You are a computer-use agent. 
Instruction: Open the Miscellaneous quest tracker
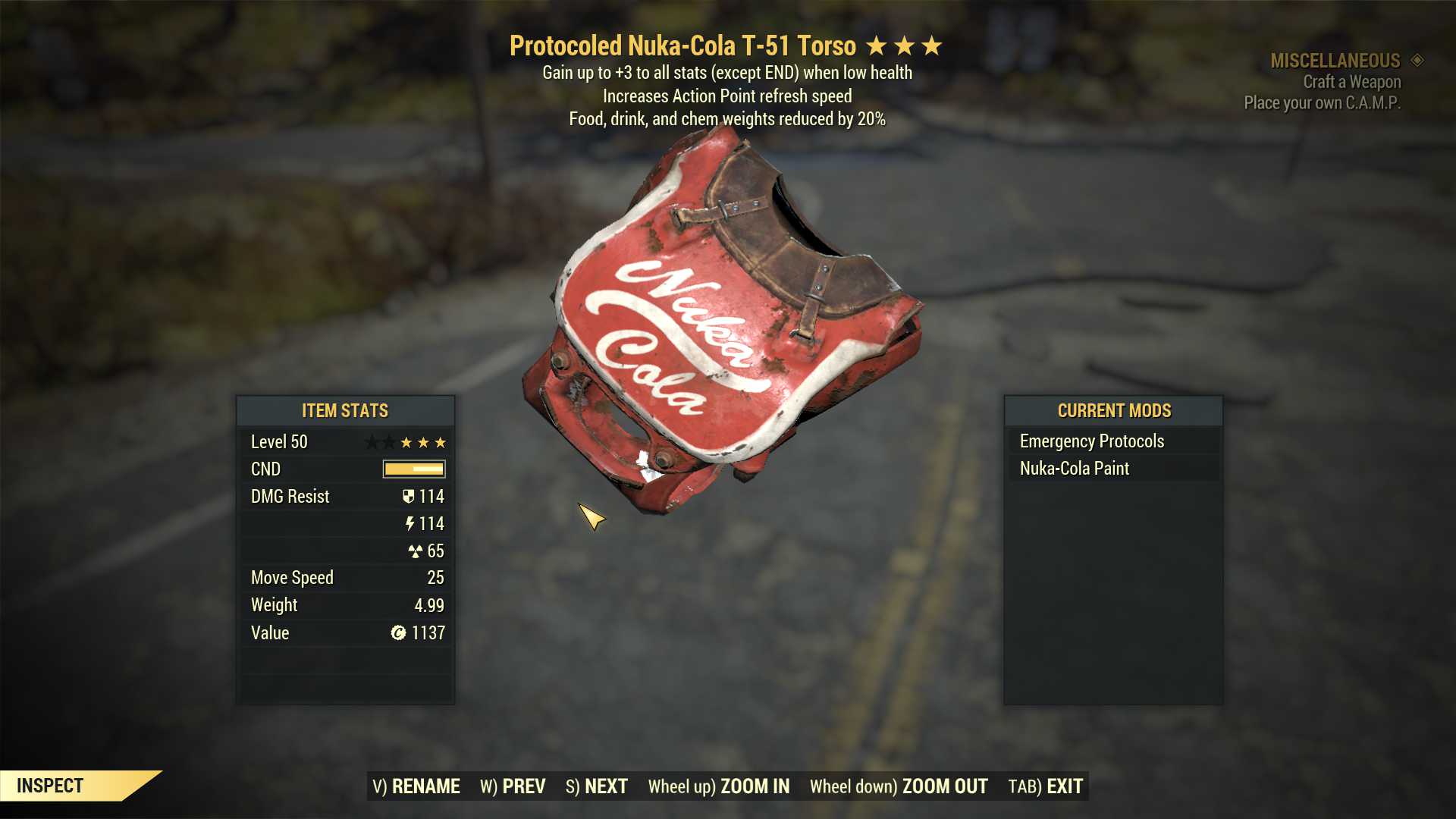point(1335,61)
